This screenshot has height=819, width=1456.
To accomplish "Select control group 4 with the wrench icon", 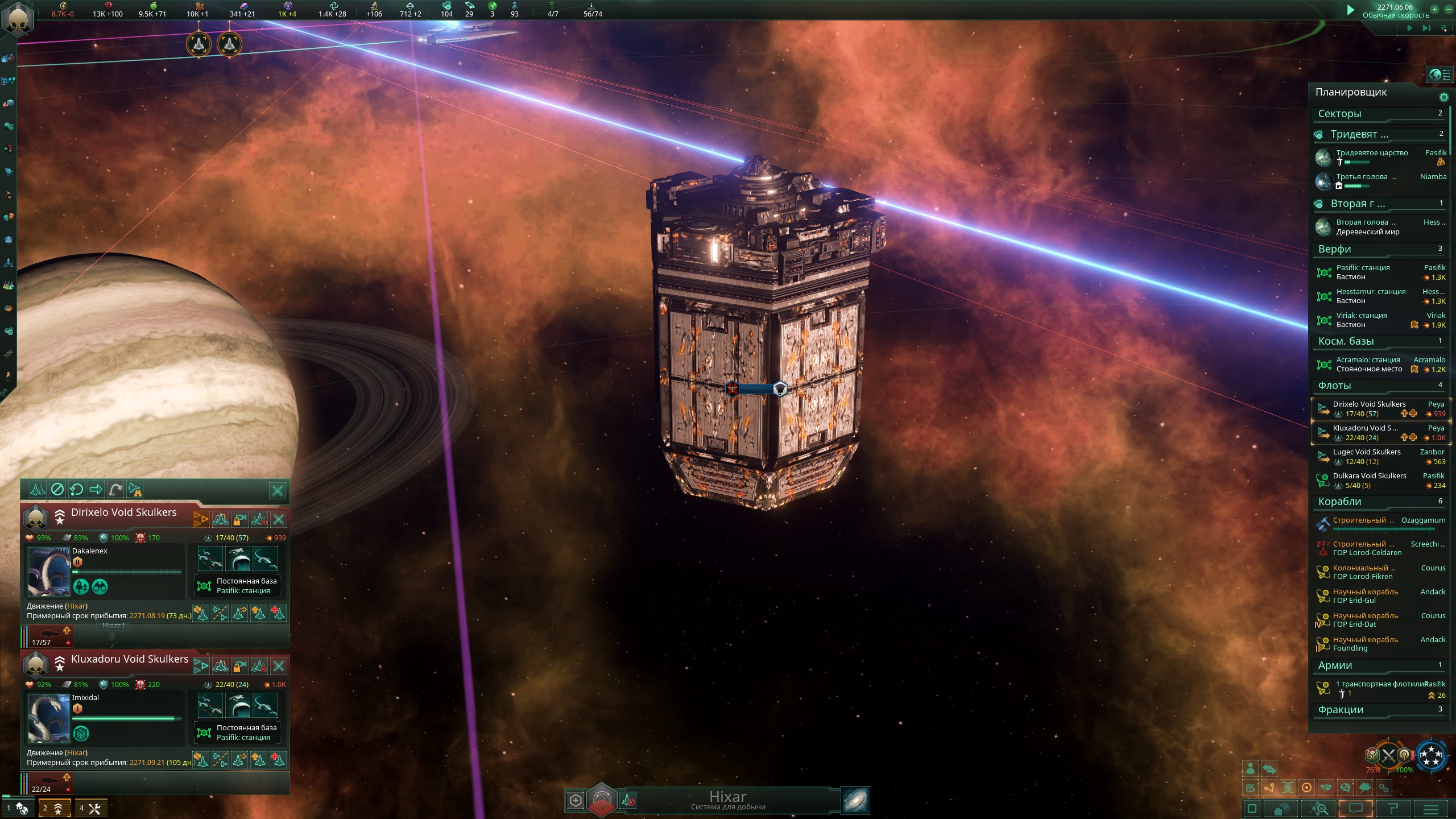I will point(90,808).
